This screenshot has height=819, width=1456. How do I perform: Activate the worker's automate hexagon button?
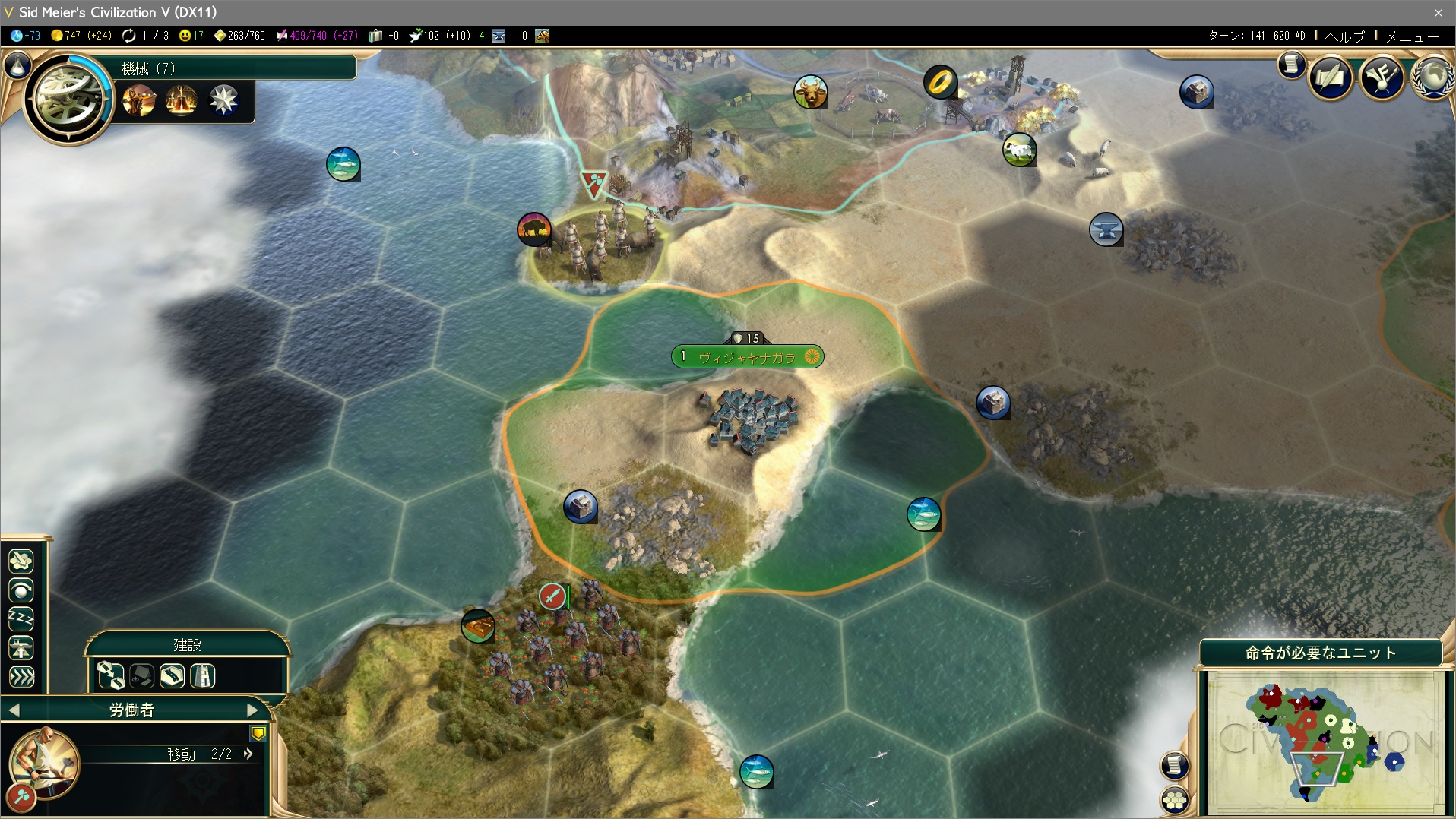(x=21, y=561)
